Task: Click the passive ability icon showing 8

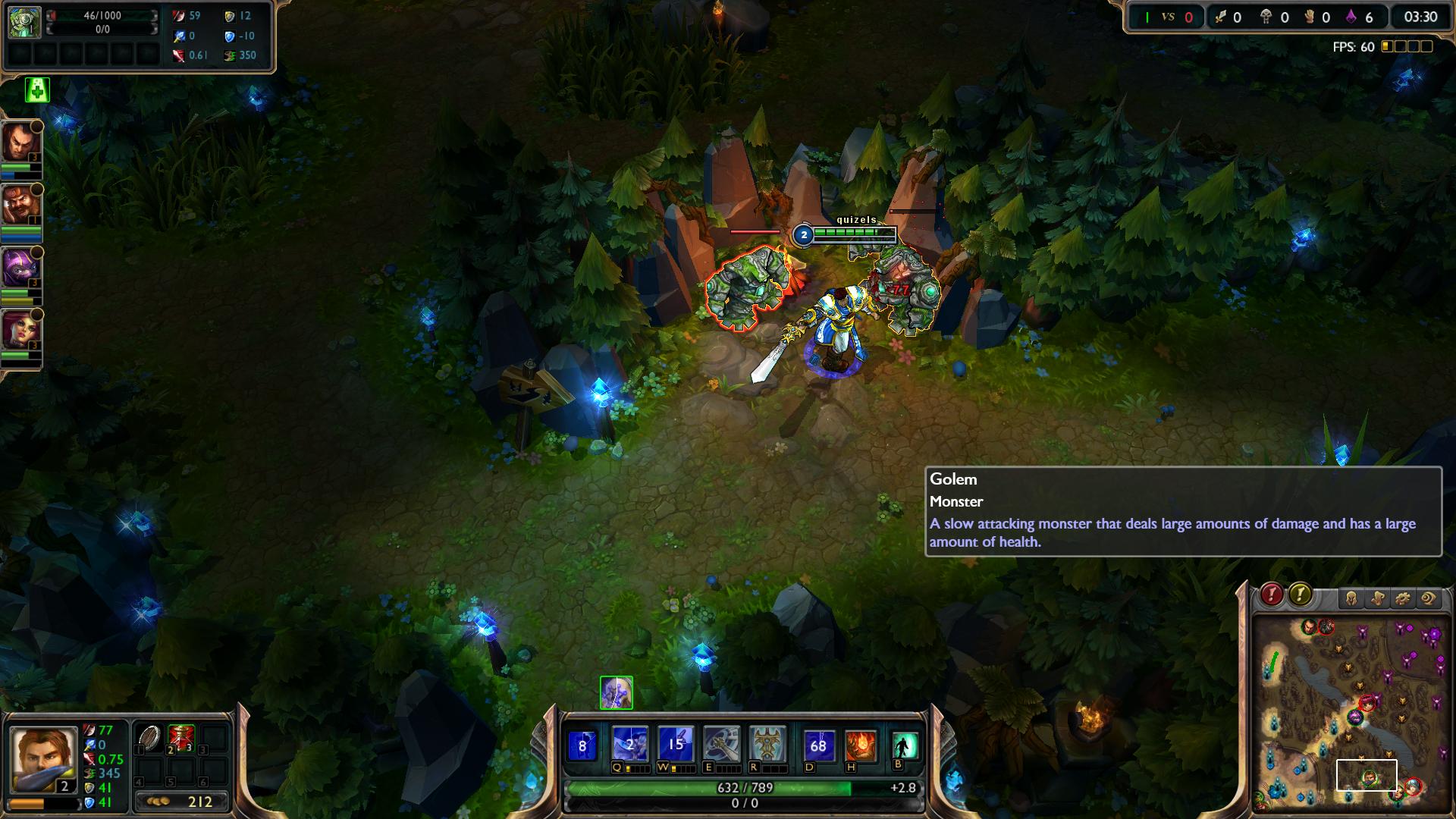Action: point(582,745)
